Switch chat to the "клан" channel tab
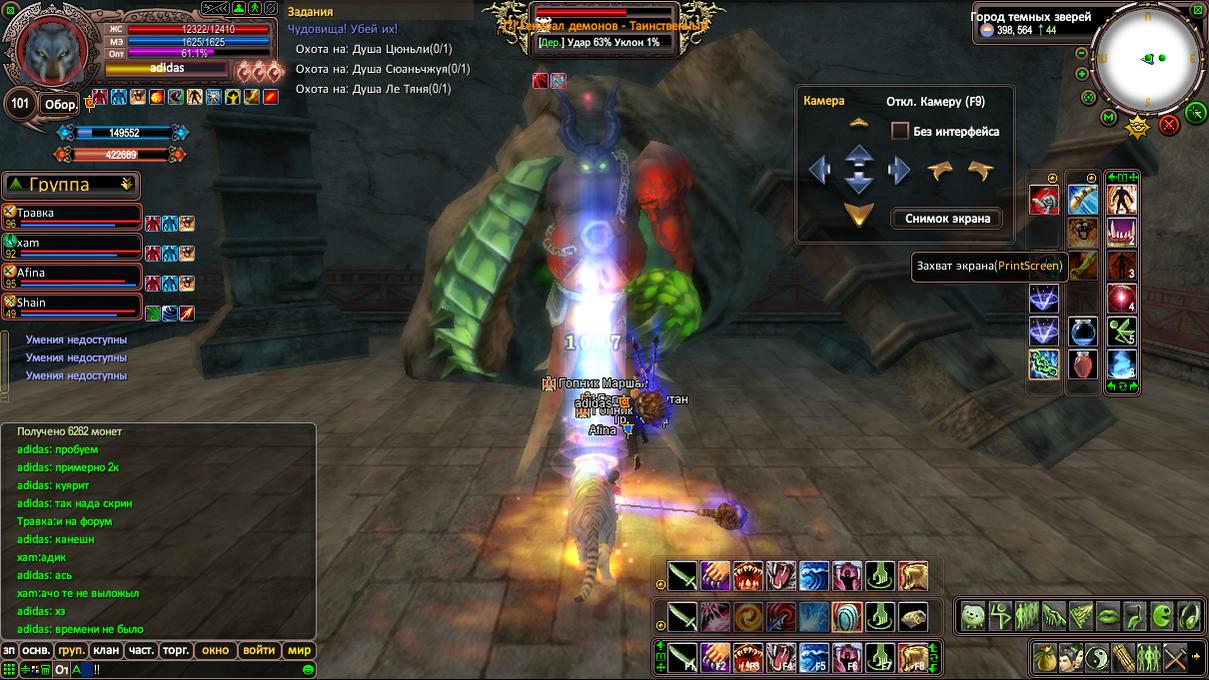Screen dimensions: 1209x680 tap(106, 650)
